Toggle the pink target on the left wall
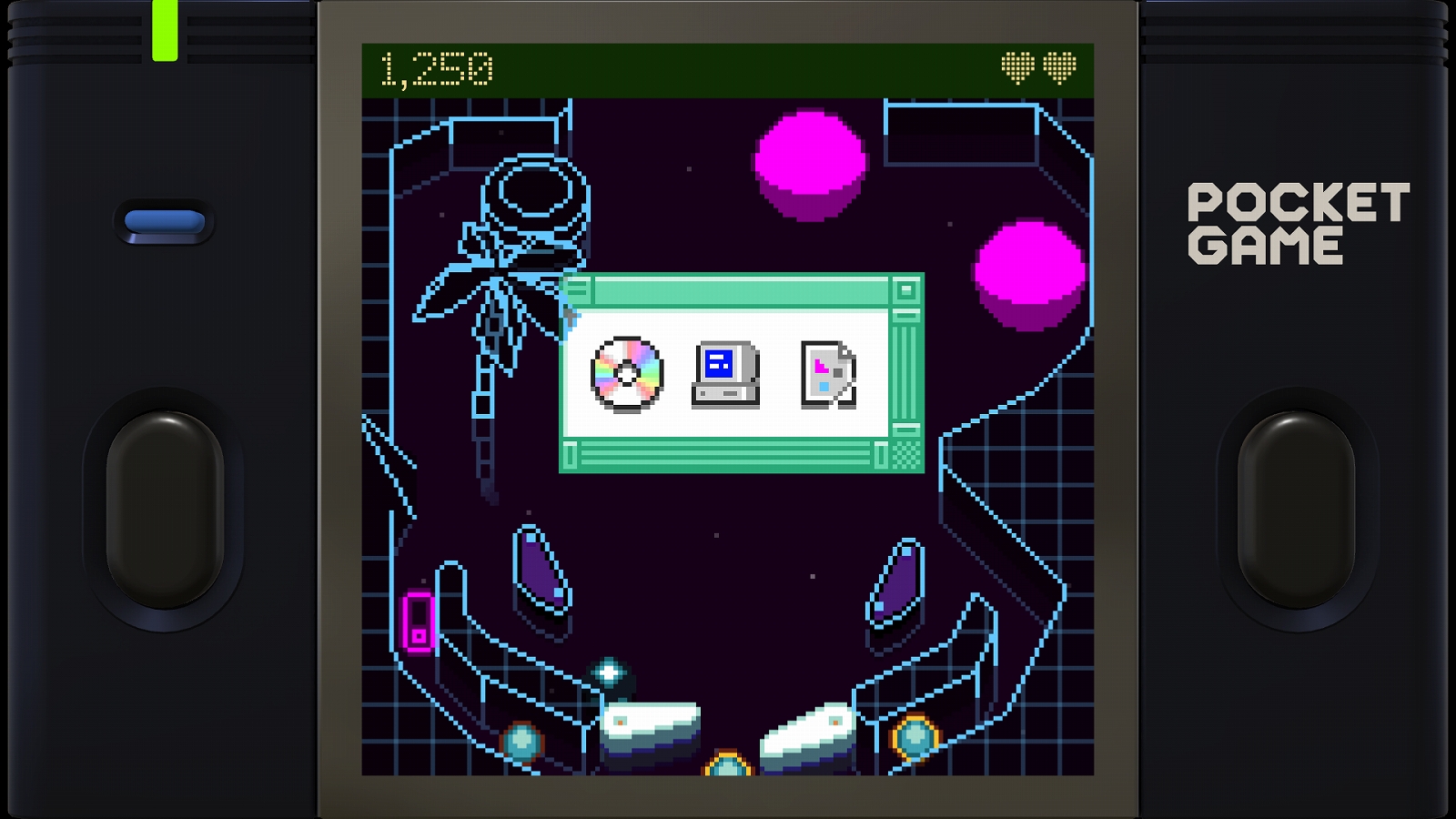This screenshot has height=819, width=1456. [x=418, y=622]
